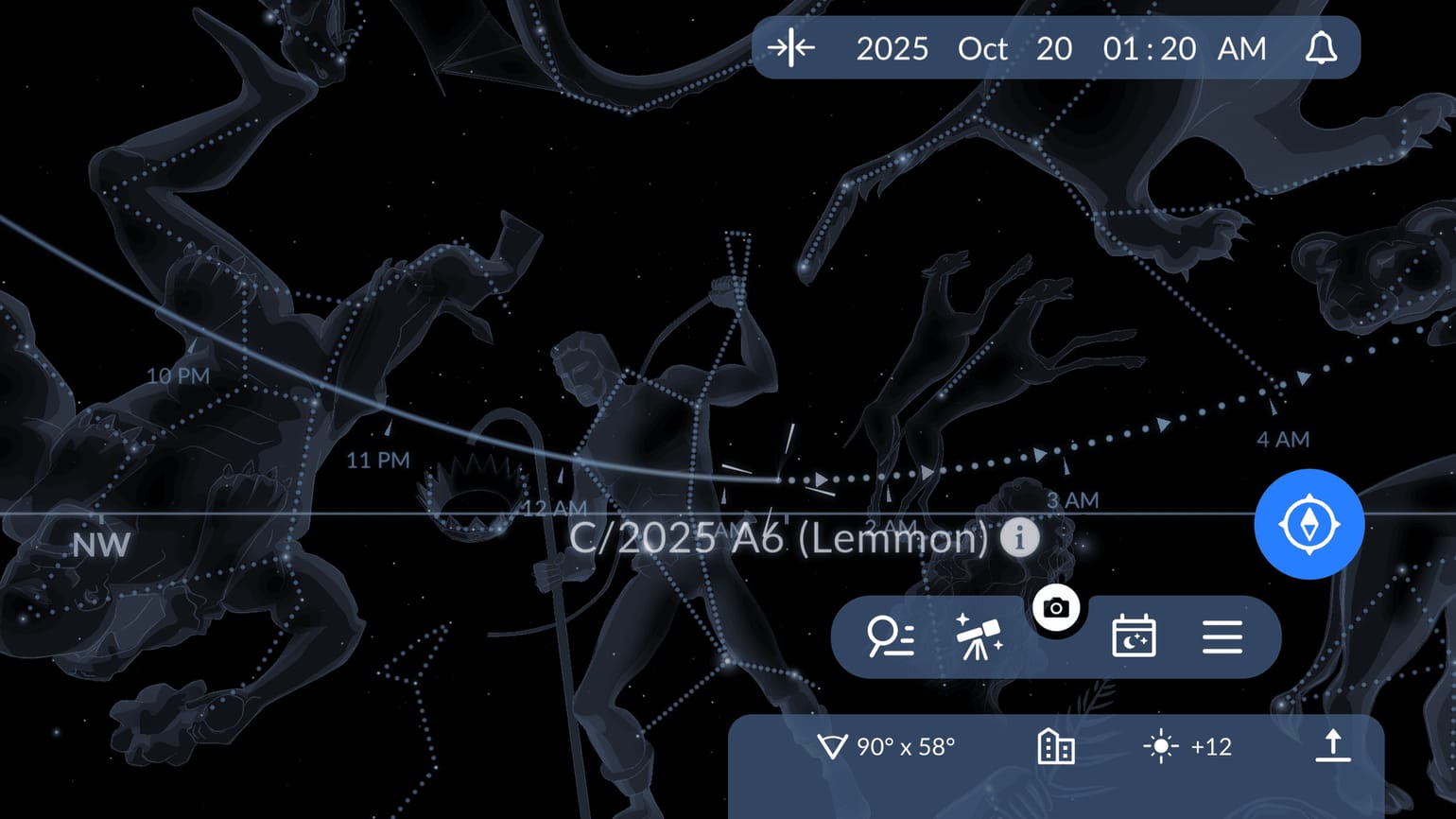Share the sky view with the upload icon
Viewport: 1456px width, 819px height.
(1333, 746)
